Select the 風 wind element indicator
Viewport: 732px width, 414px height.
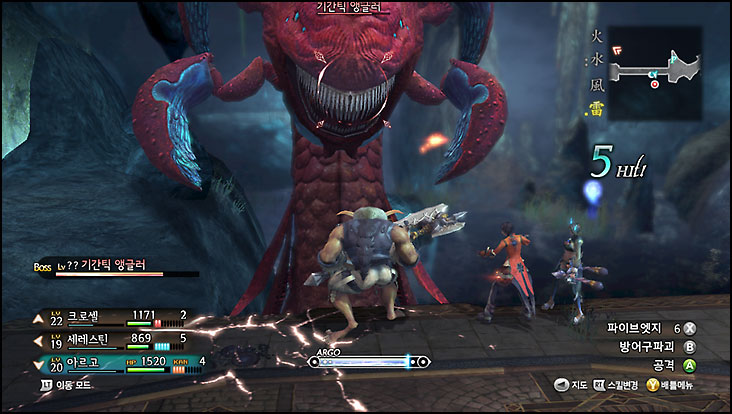point(595,80)
